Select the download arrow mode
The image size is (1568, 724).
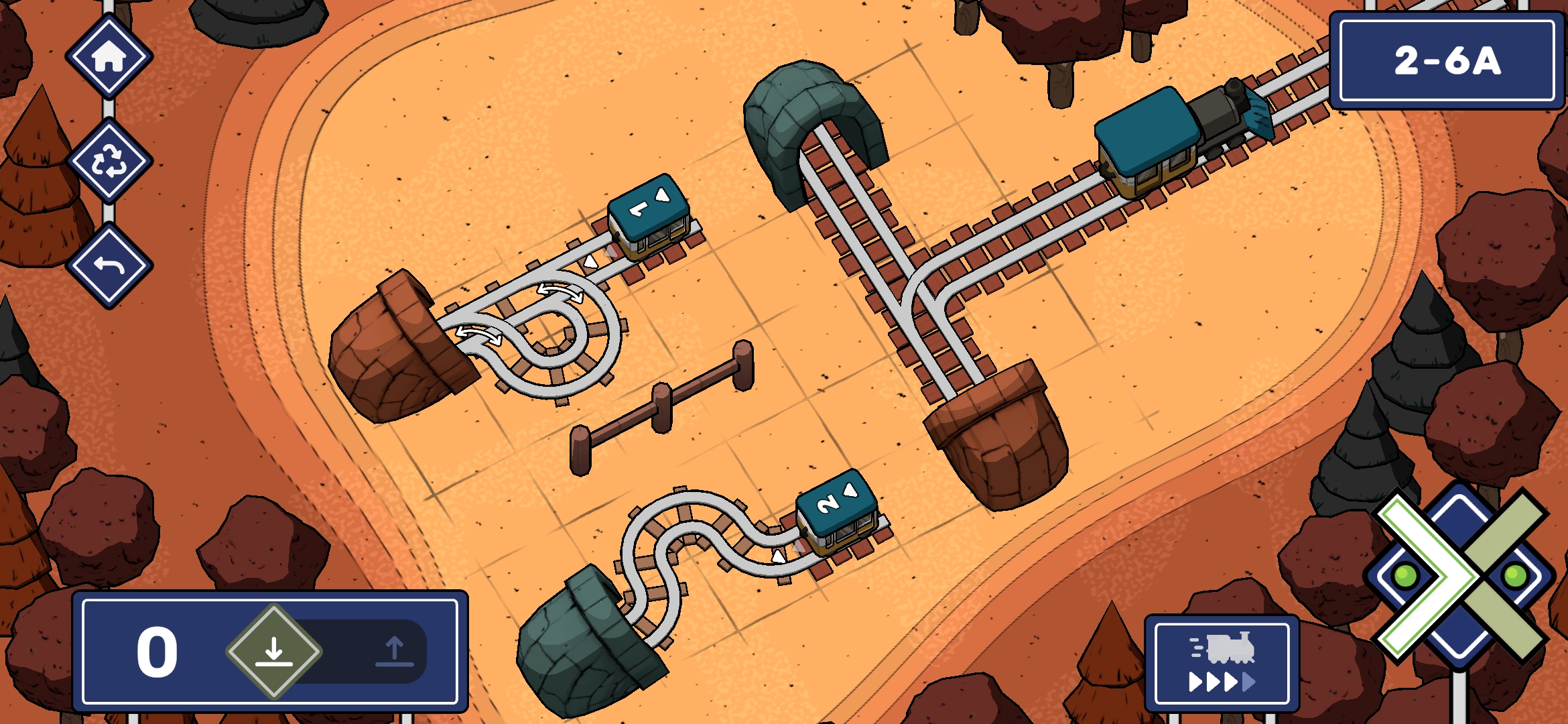point(274,651)
